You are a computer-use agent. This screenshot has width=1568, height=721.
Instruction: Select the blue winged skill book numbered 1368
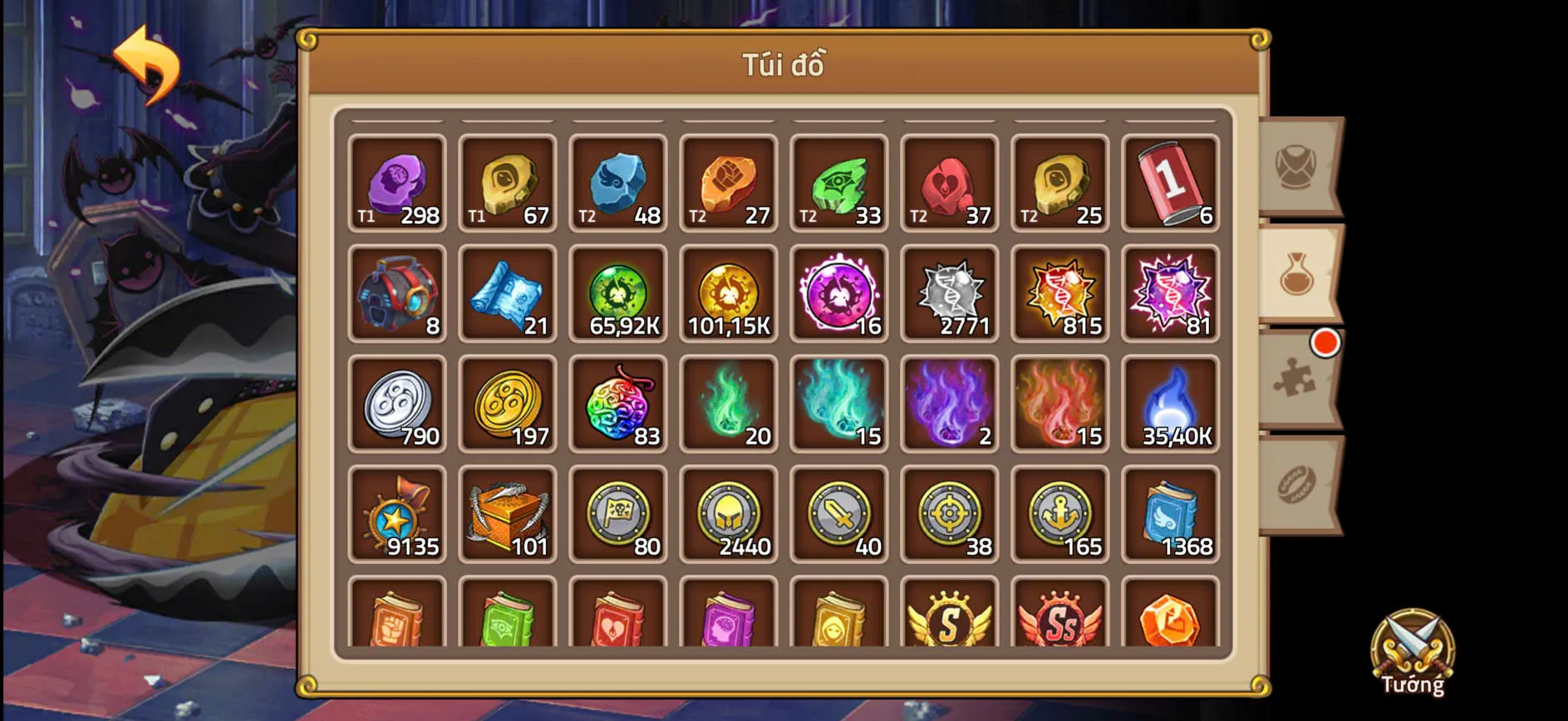(1172, 514)
